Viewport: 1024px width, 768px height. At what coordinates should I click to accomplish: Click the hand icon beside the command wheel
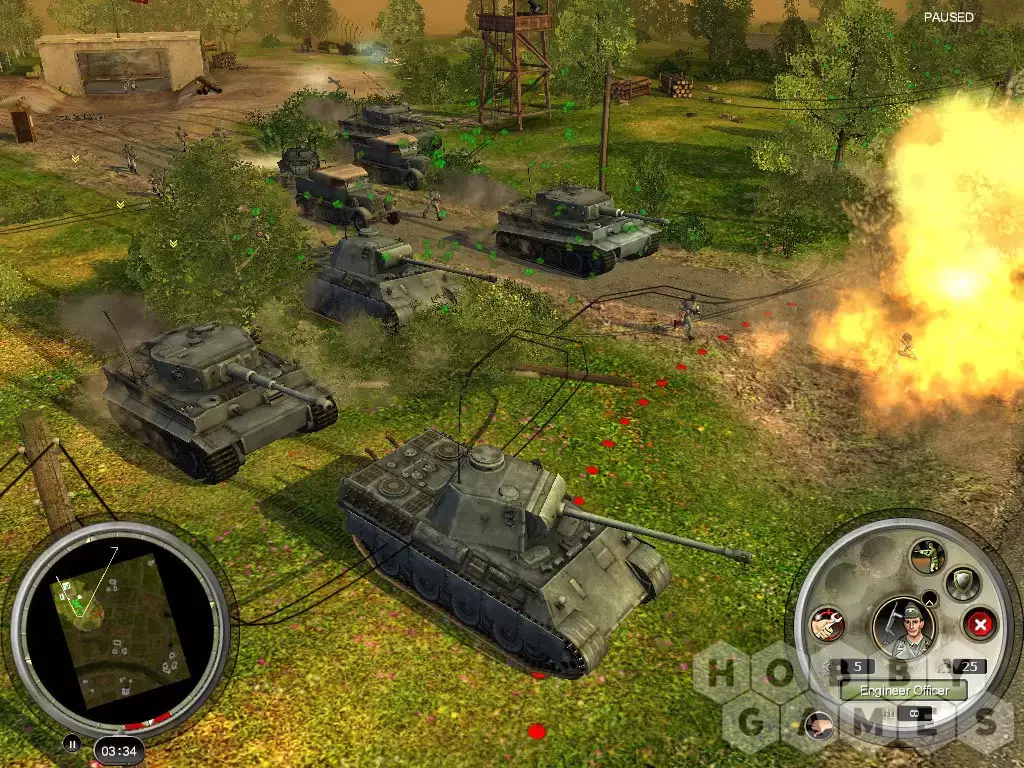pyautogui.click(x=818, y=727)
